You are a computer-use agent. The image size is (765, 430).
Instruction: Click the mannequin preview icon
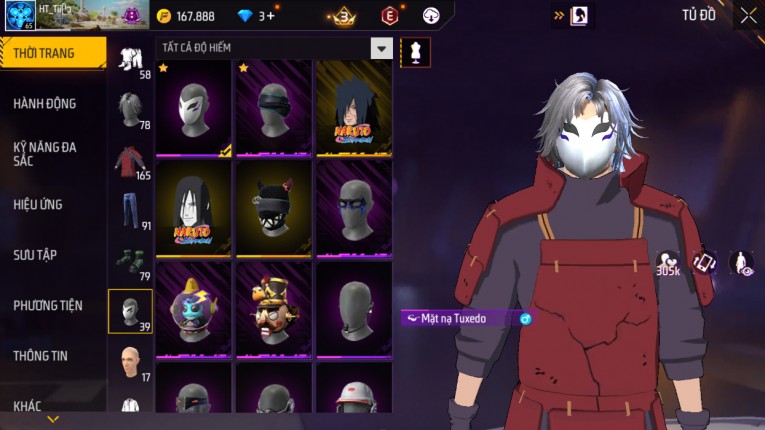tap(415, 52)
